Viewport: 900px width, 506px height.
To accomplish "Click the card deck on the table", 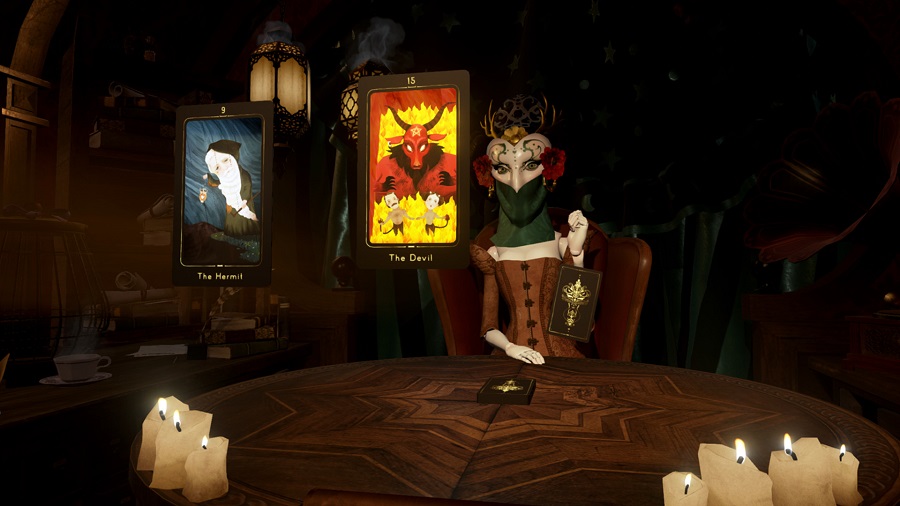I will coord(506,389).
